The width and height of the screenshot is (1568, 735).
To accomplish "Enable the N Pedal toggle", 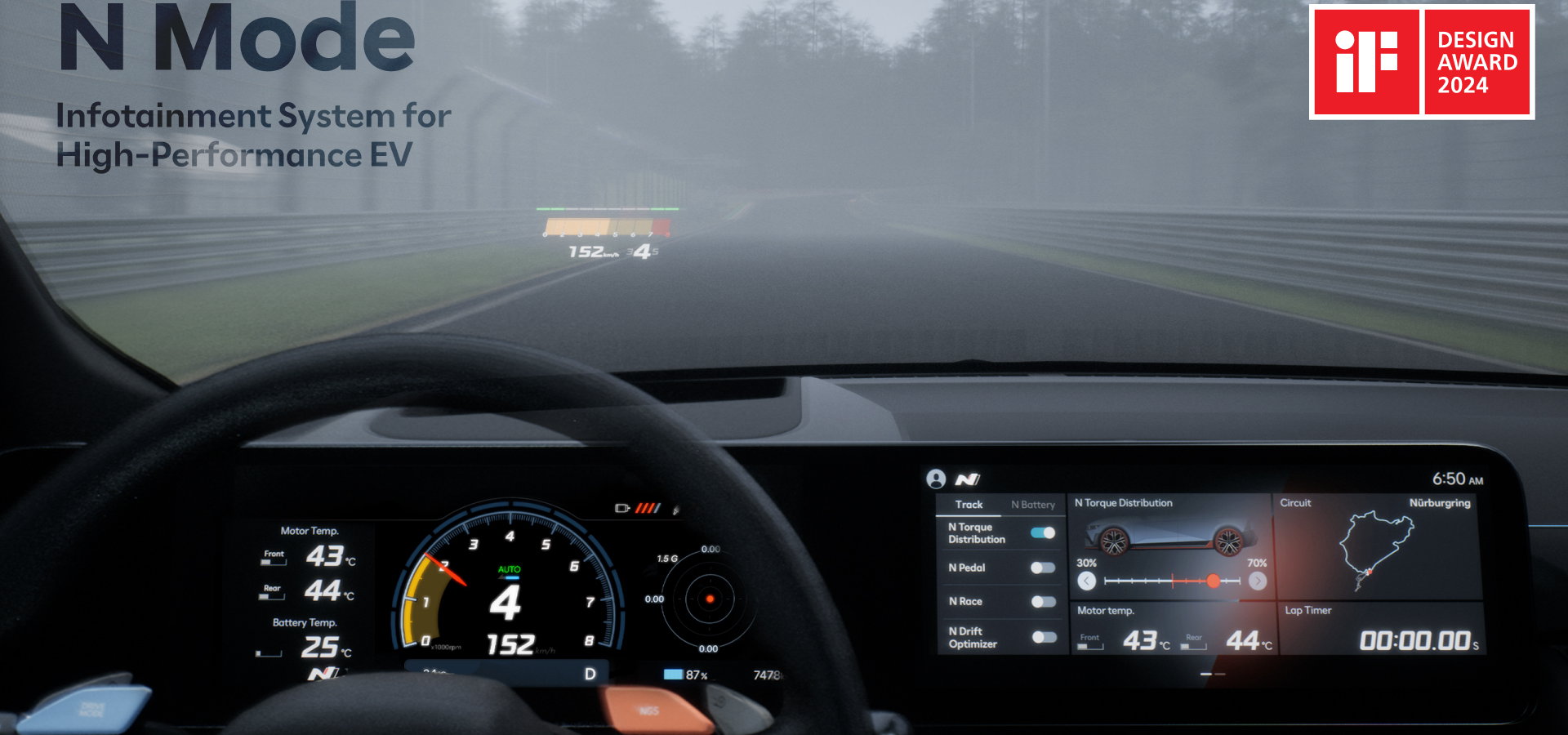I will (1043, 568).
